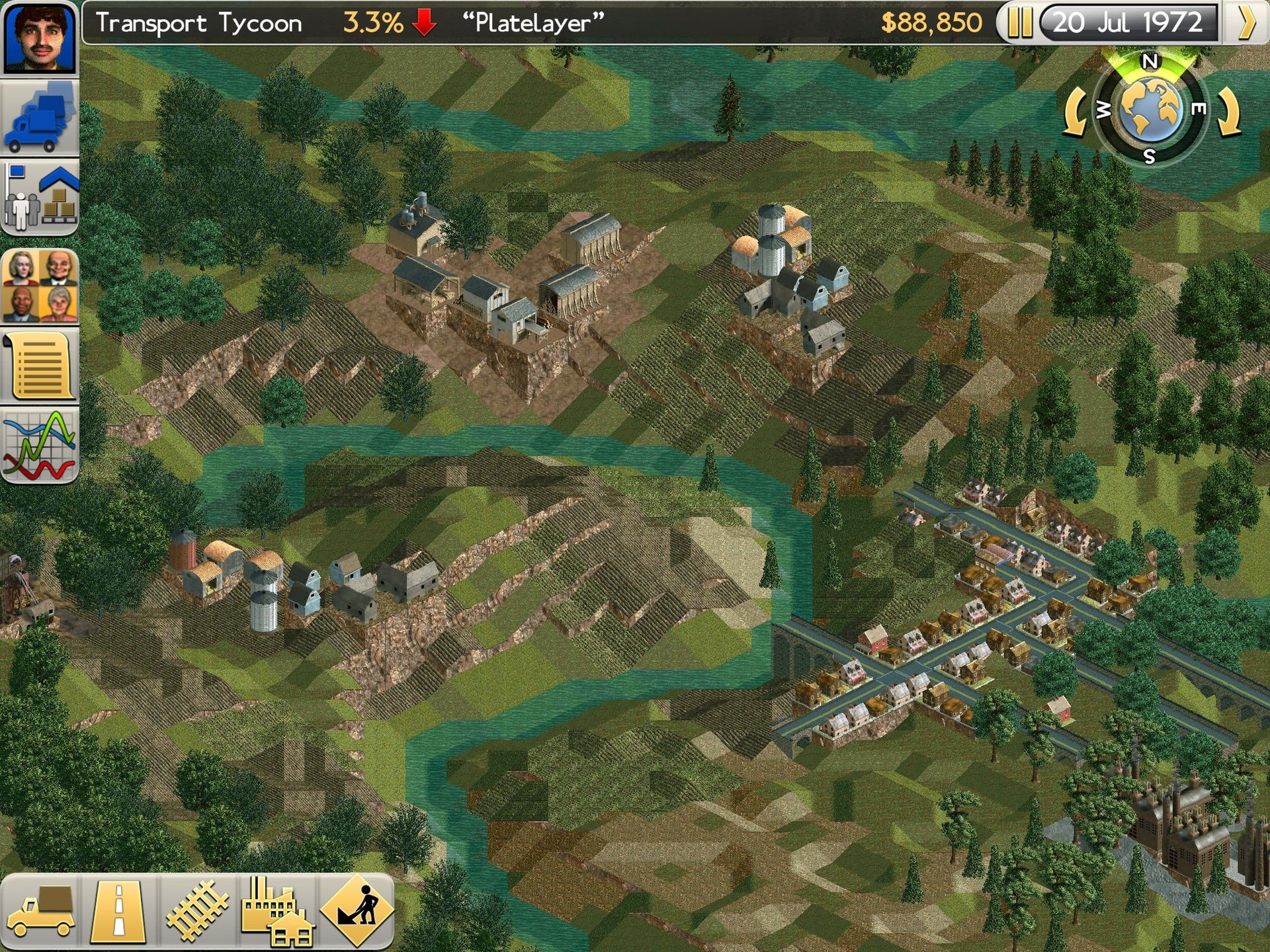This screenshot has width=1270, height=952.
Task: Open the player portrait profile
Action: point(40,37)
